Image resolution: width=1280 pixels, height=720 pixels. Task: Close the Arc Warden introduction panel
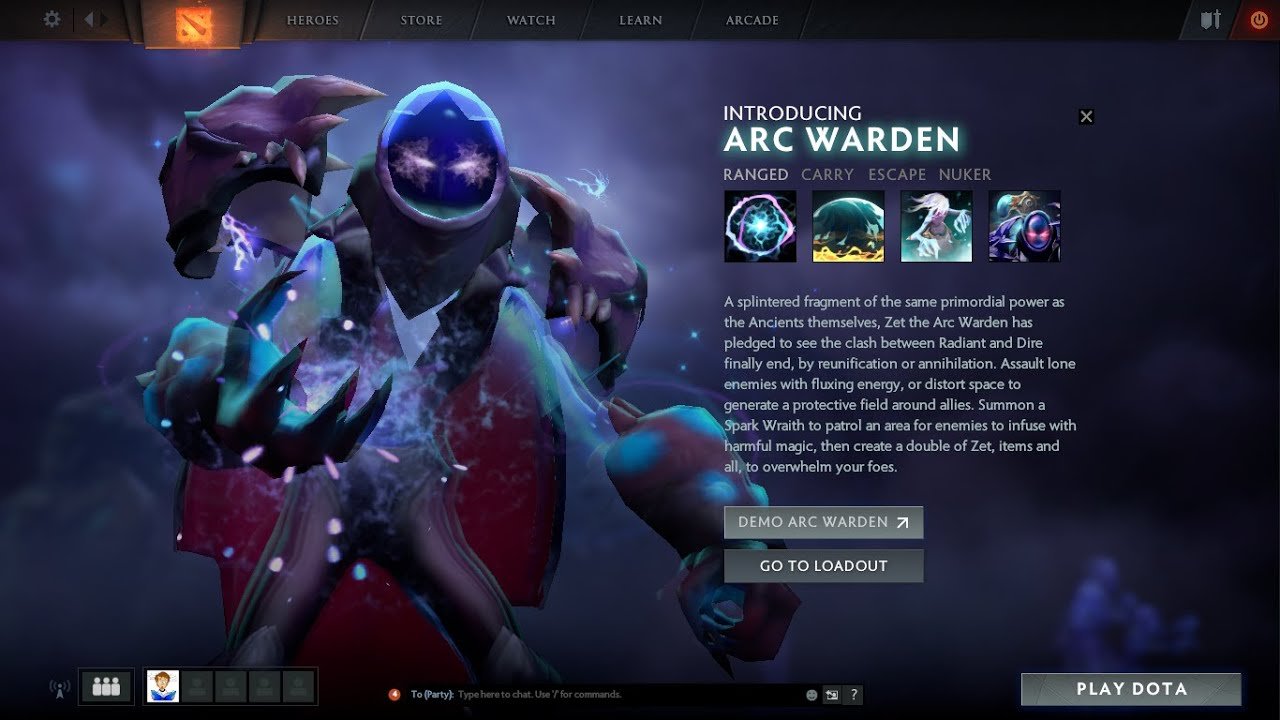[1086, 116]
